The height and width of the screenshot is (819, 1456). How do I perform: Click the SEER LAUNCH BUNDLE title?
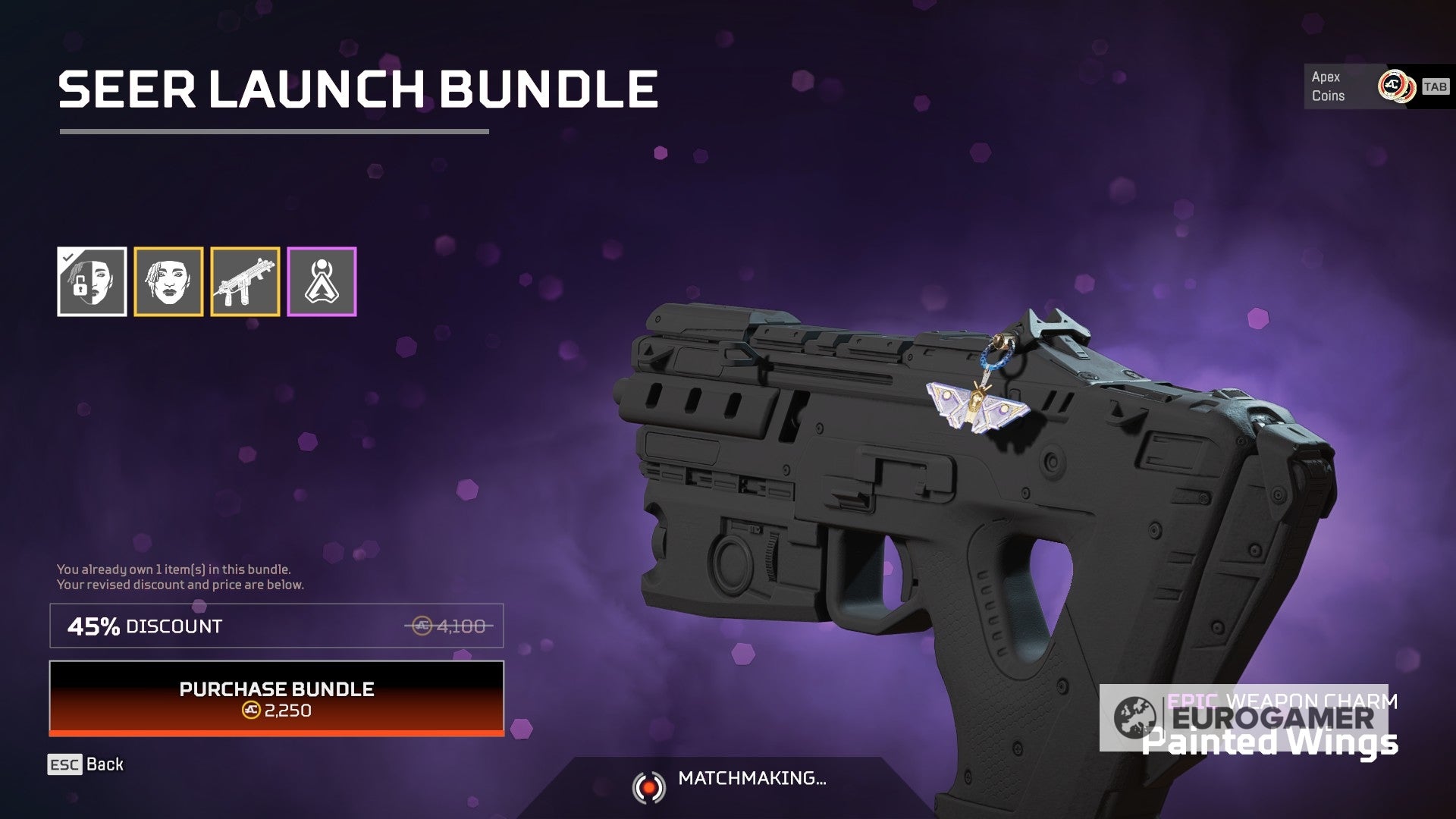[358, 89]
